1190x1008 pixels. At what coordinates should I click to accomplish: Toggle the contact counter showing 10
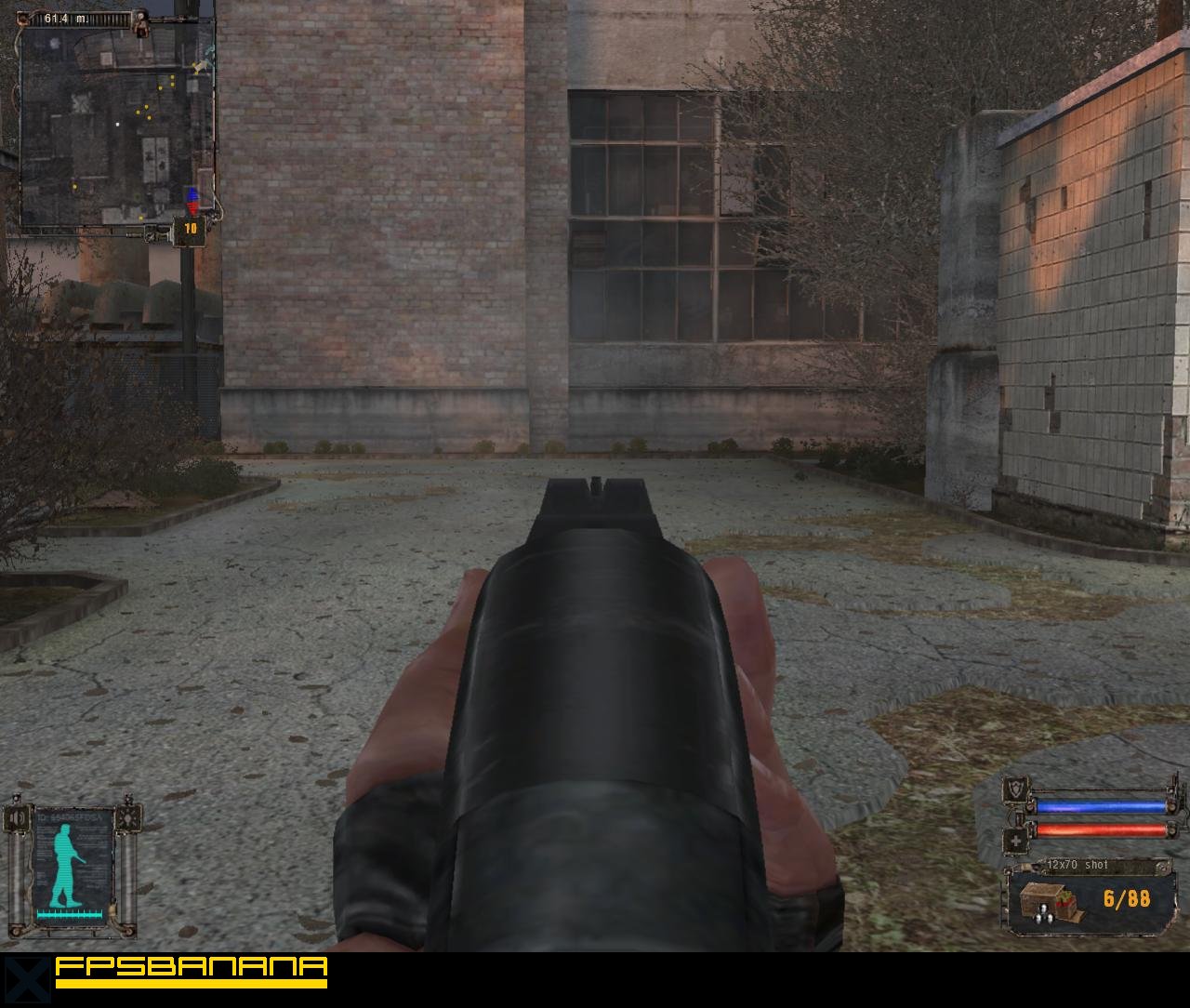point(190,228)
